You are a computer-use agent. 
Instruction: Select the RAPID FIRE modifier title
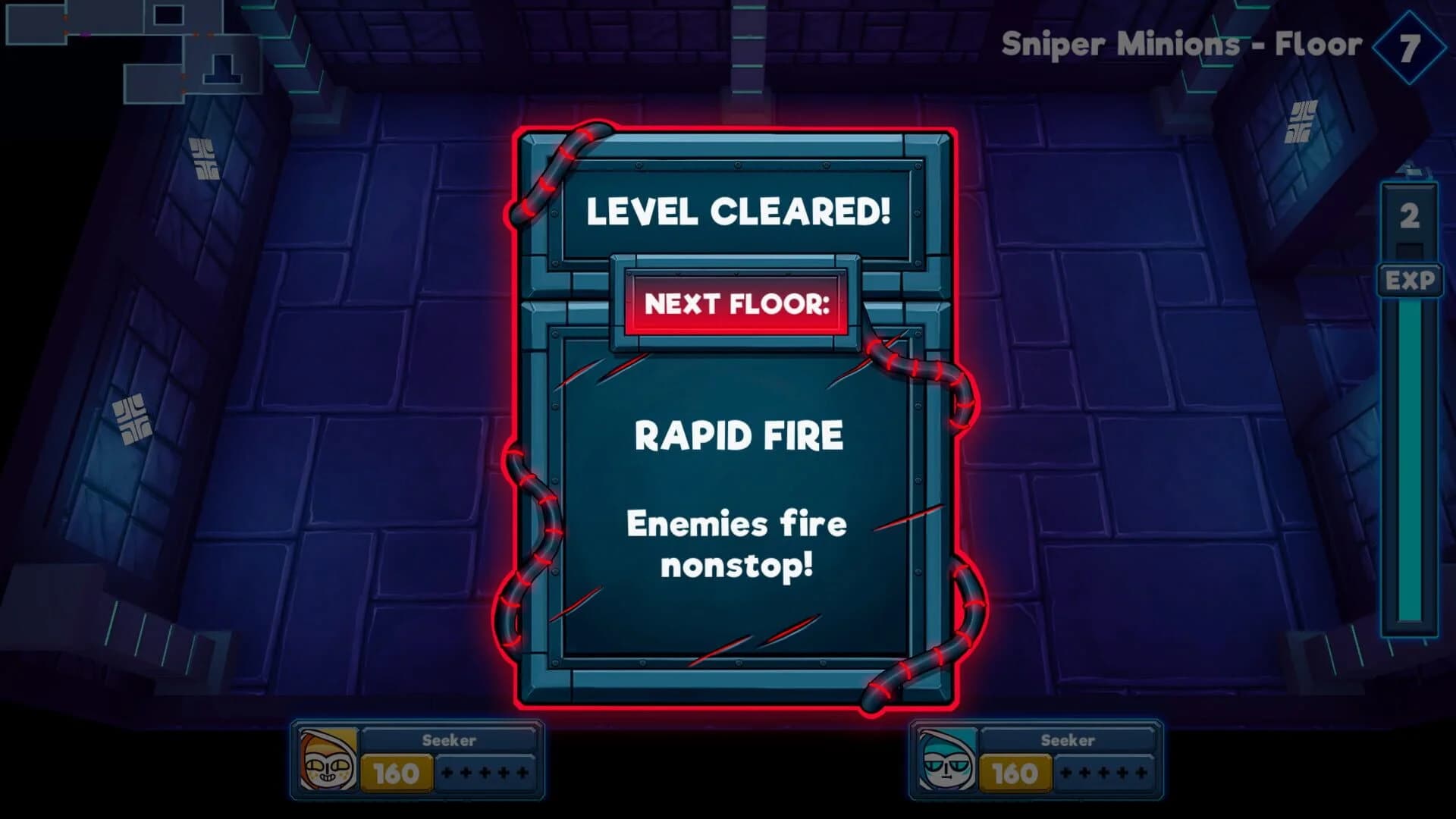[739, 435]
